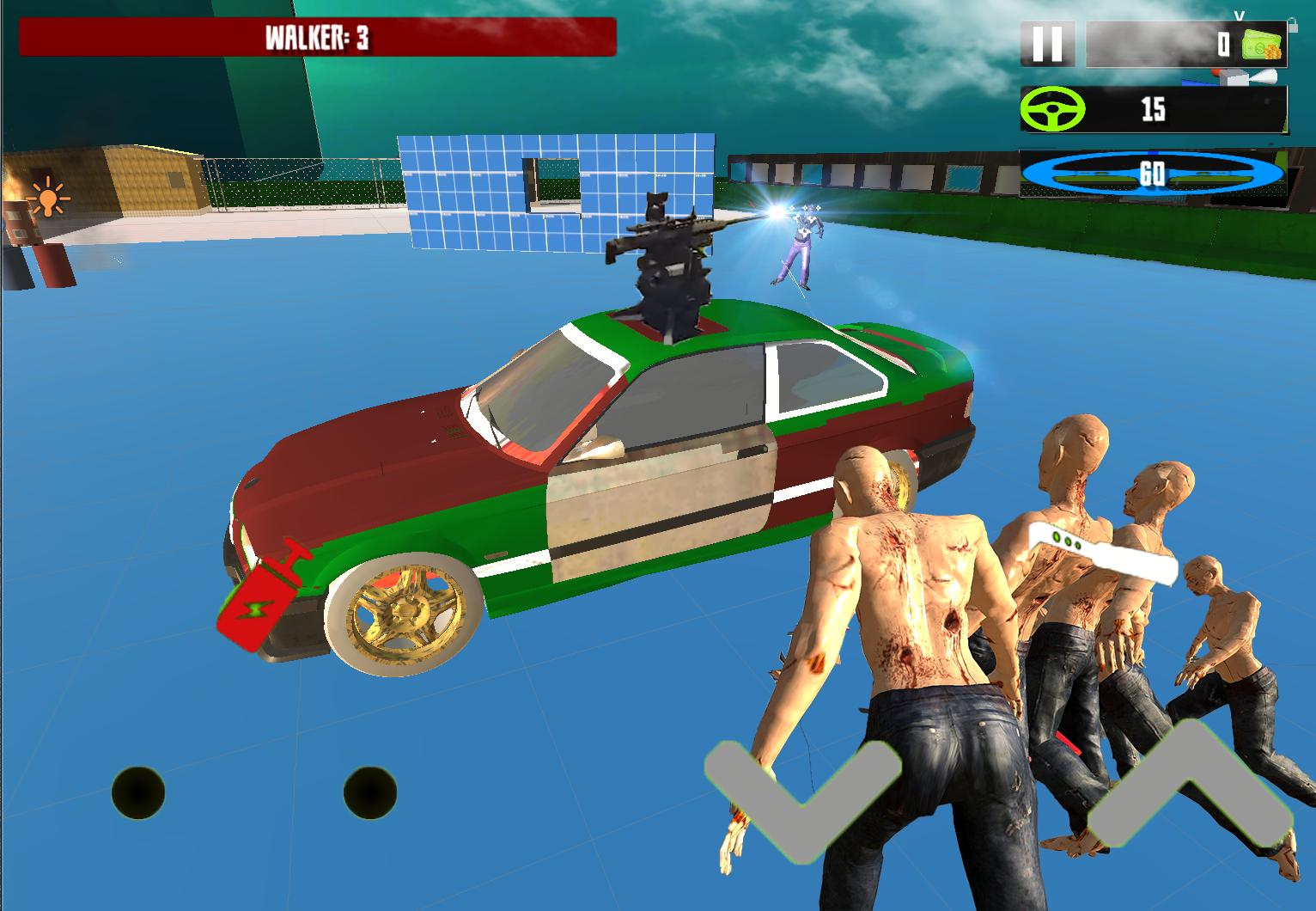1316x911 pixels.
Task: Pause the game with the pause button
Action: pyautogui.click(x=1047, y=43)
